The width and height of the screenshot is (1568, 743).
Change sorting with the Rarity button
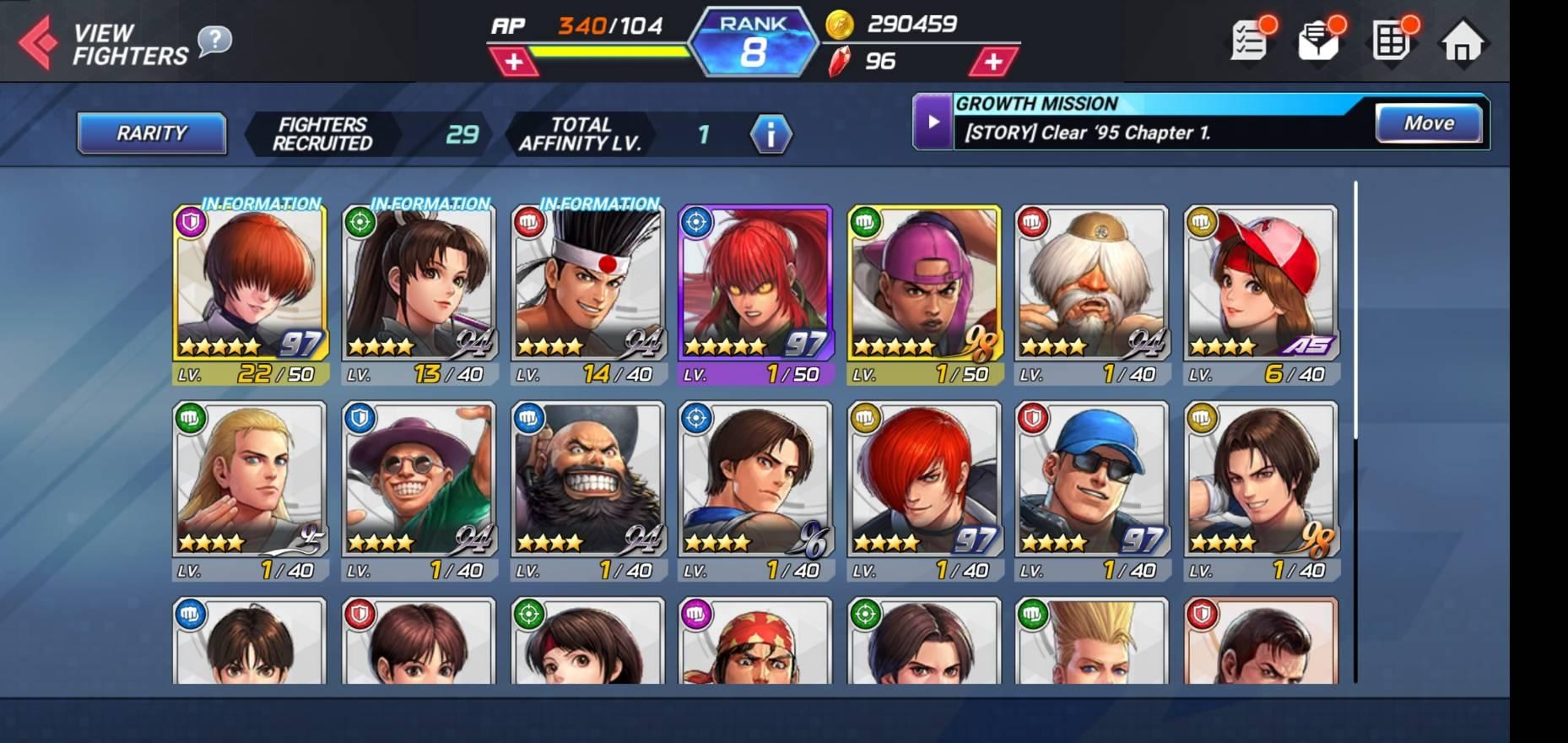tap(152, 133)
